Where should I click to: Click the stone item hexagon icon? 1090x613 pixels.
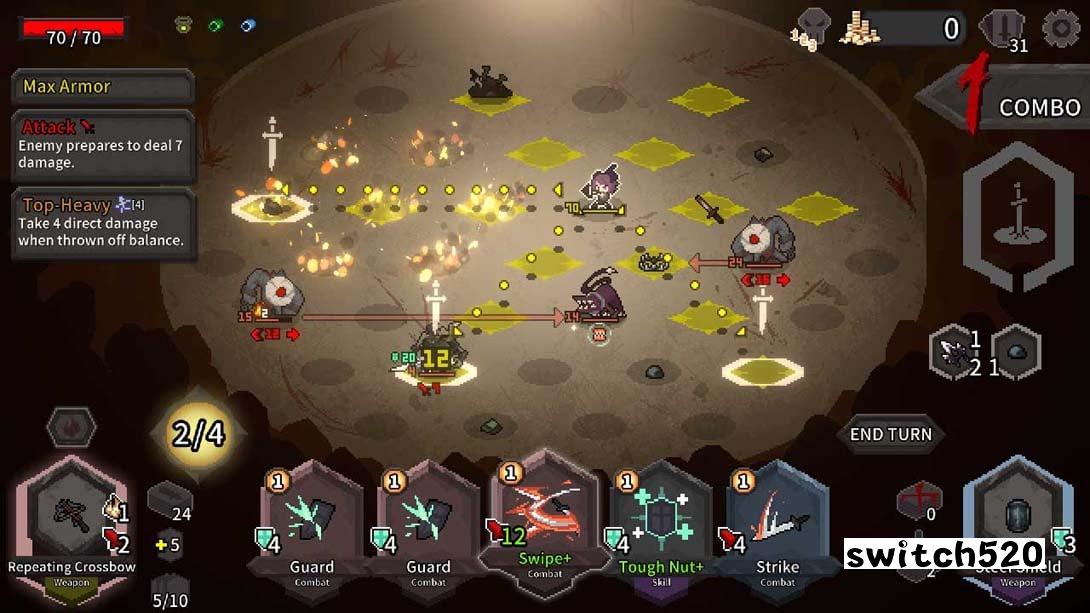click(x=1016, y=352)
